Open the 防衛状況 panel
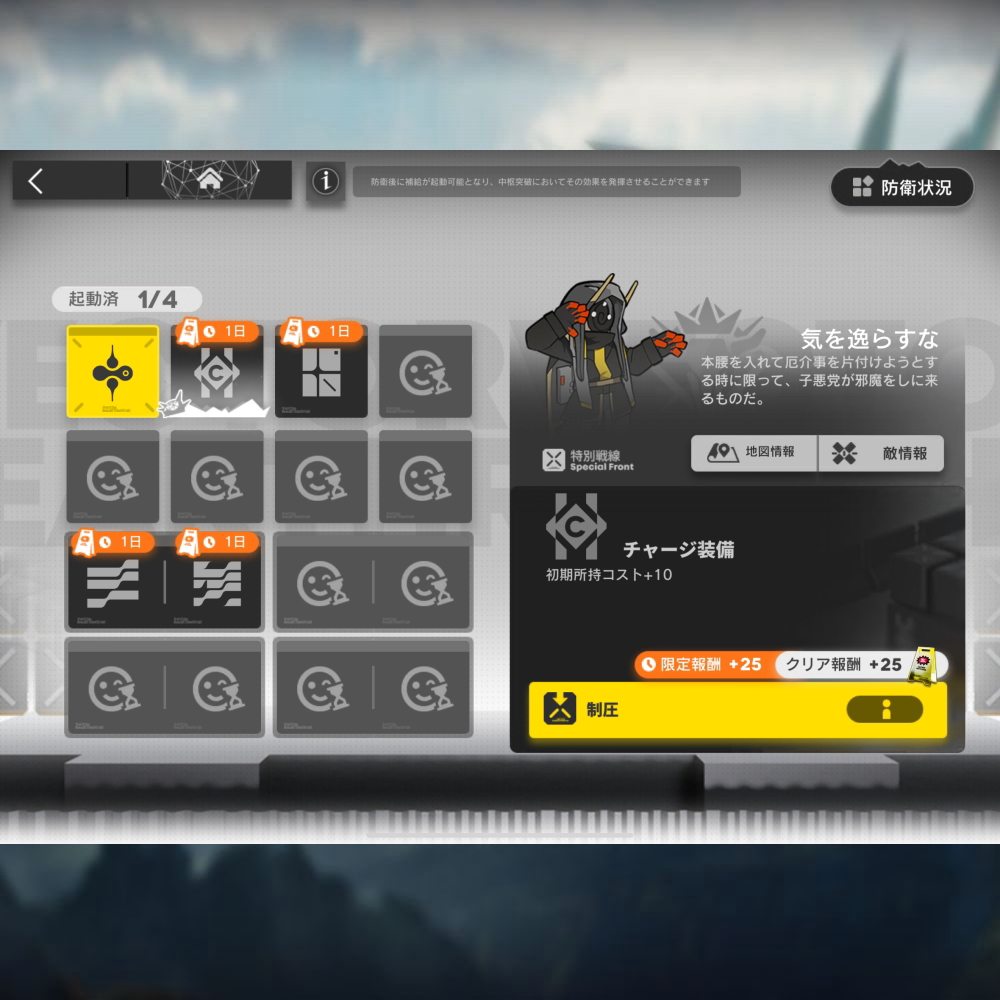1000x1000 pixels. pos(902,187)
